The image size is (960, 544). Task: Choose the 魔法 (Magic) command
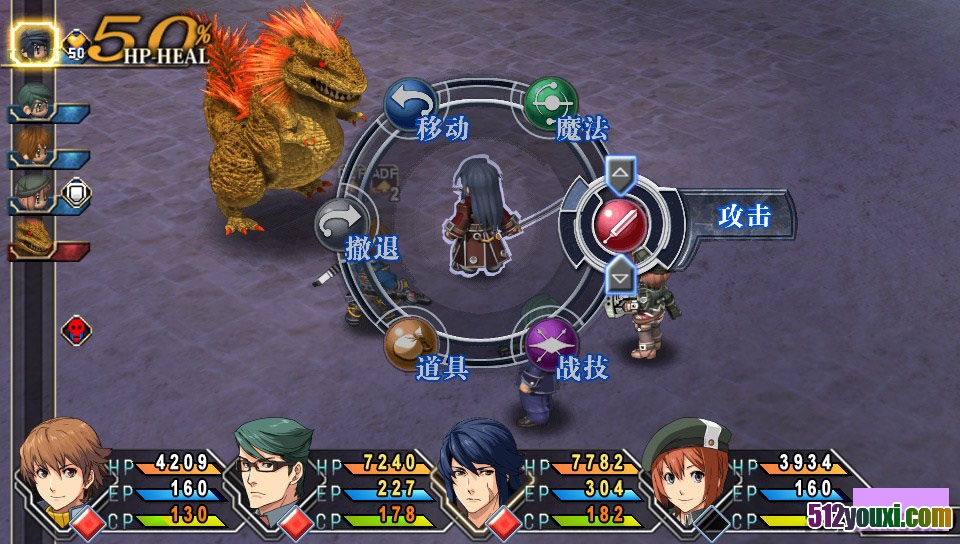[x=551, y=103]
